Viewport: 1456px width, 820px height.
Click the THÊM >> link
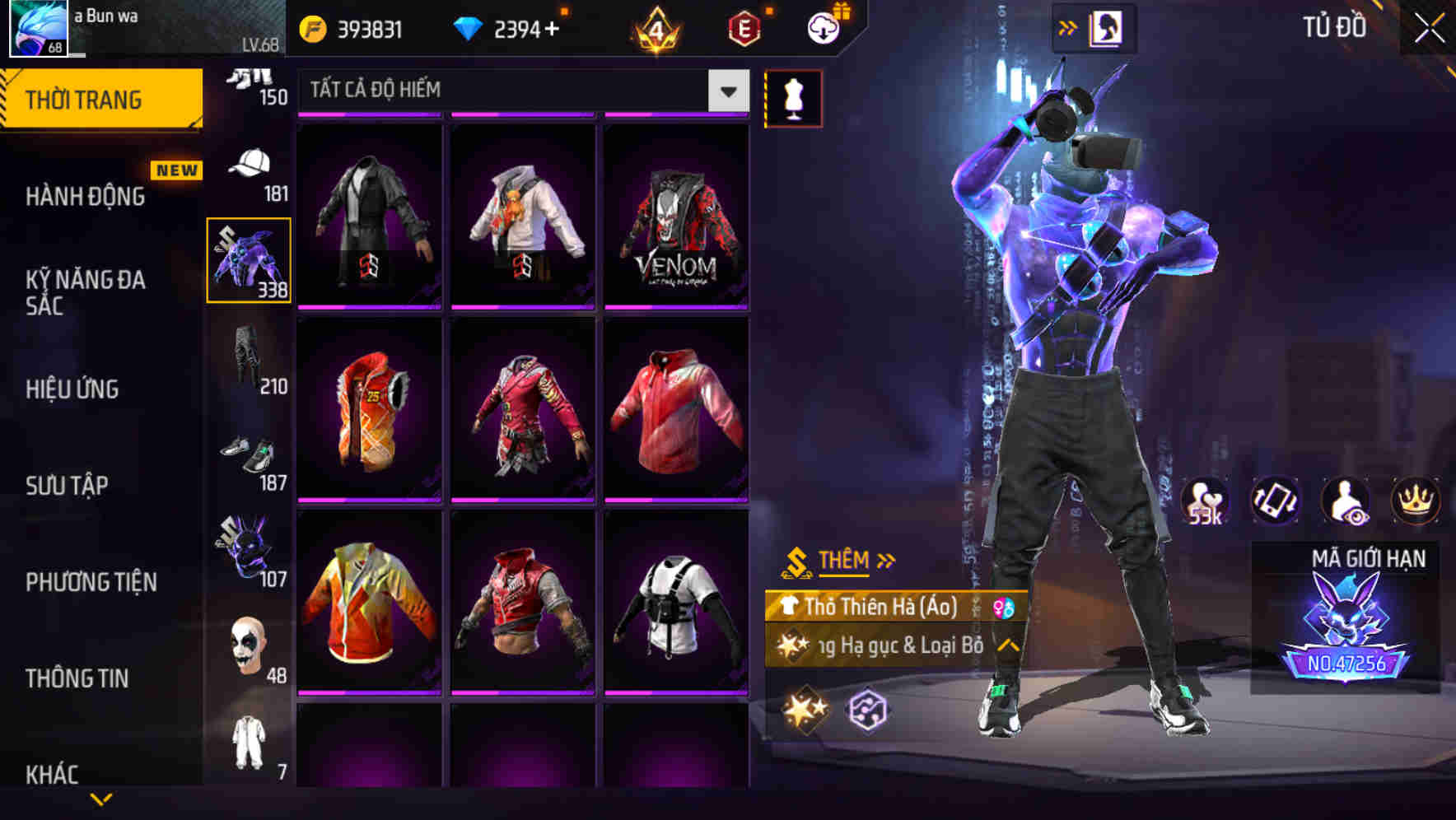coord(848,560)
